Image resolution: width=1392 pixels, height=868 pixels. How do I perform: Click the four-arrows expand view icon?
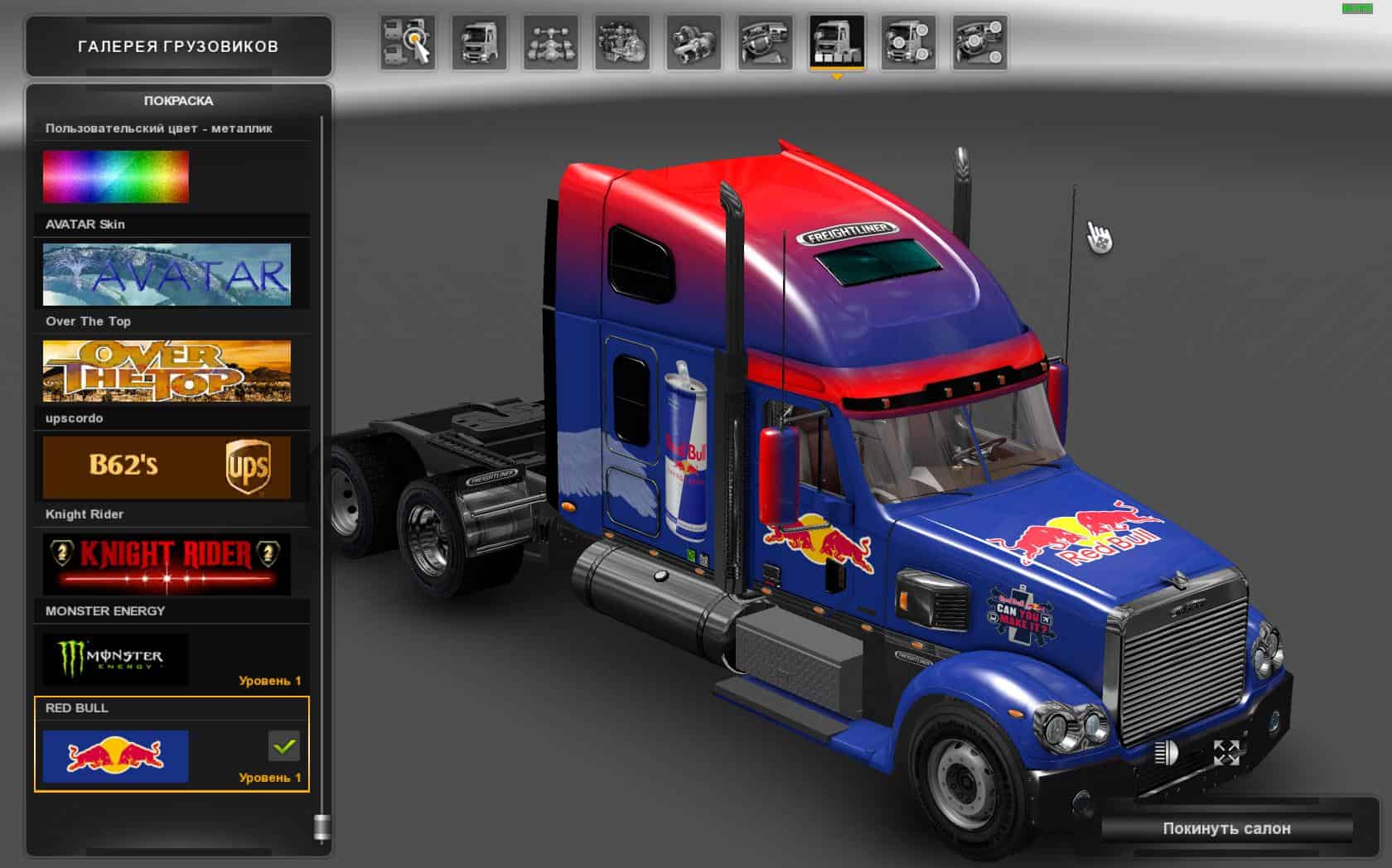pyautogui.click(x=1226, y=753)
